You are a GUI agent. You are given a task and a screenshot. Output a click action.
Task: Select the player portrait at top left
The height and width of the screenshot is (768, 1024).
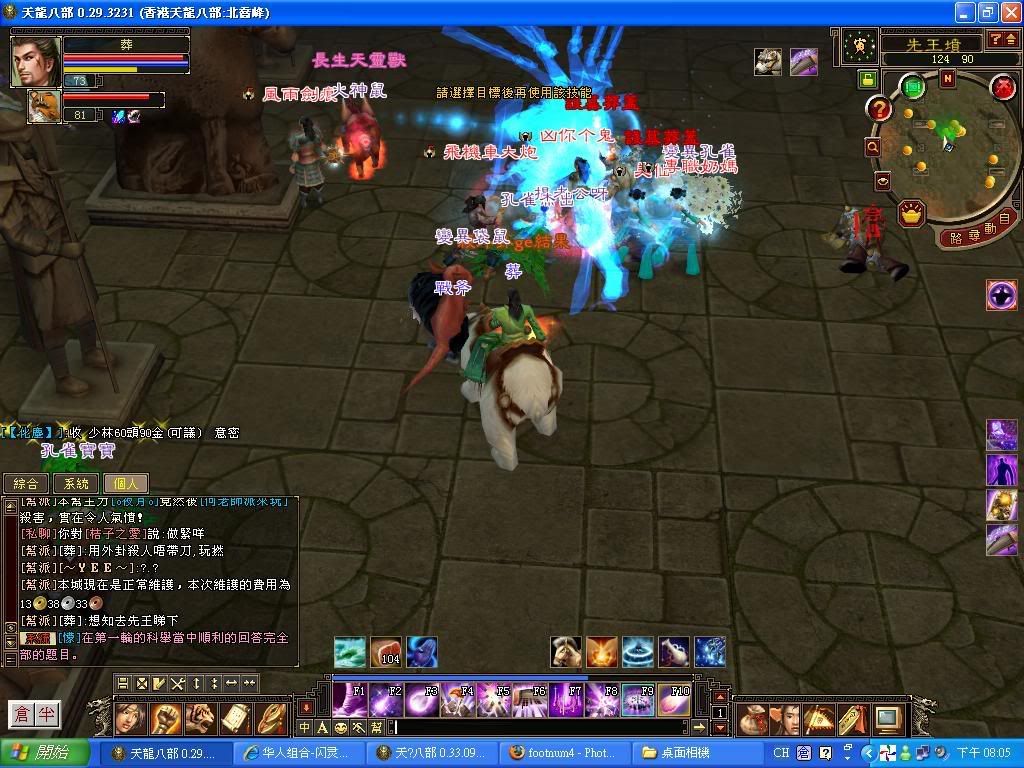(x=36, y=61)
